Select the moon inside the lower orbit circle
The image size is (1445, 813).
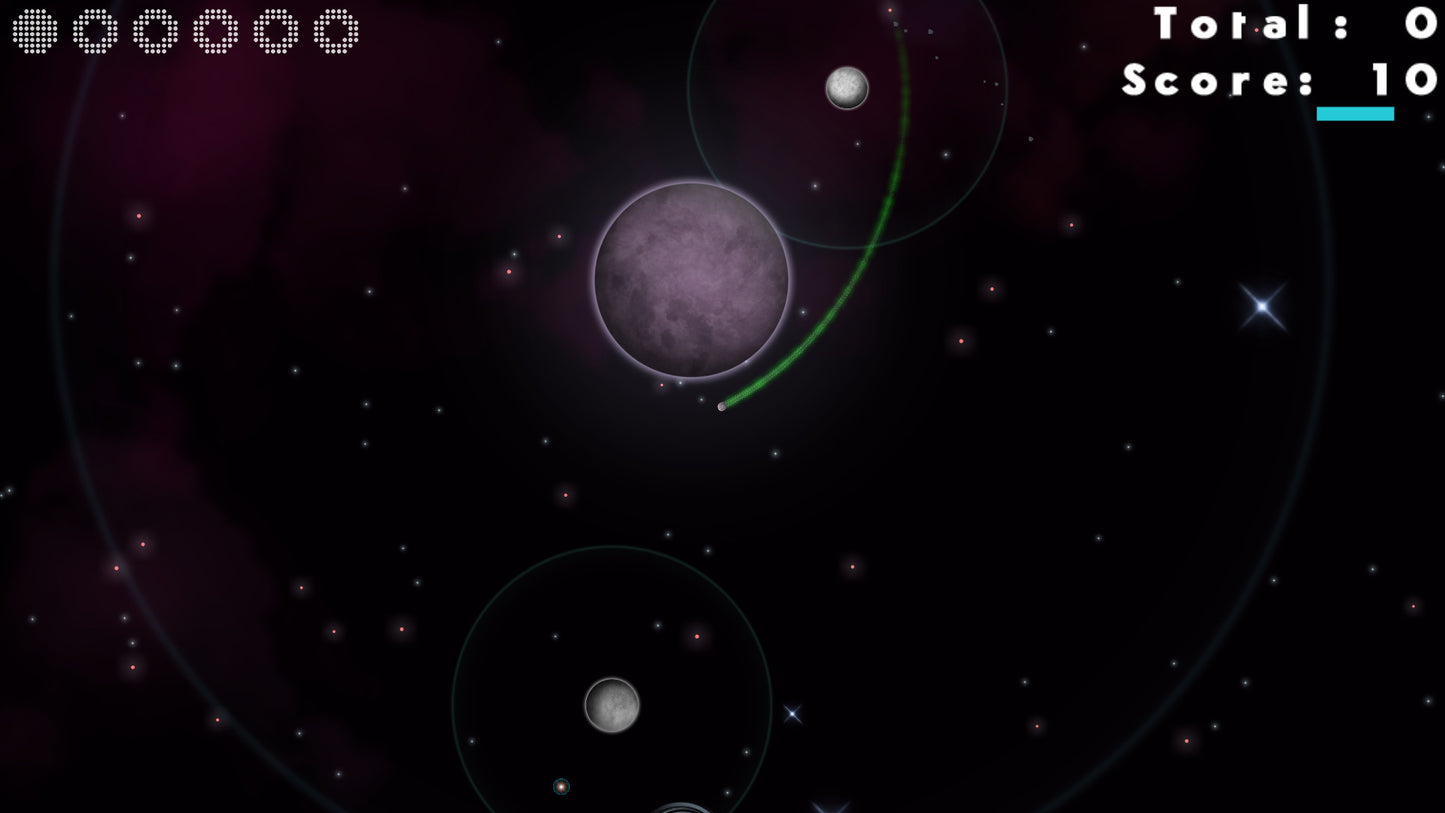[x=612, y=705]
